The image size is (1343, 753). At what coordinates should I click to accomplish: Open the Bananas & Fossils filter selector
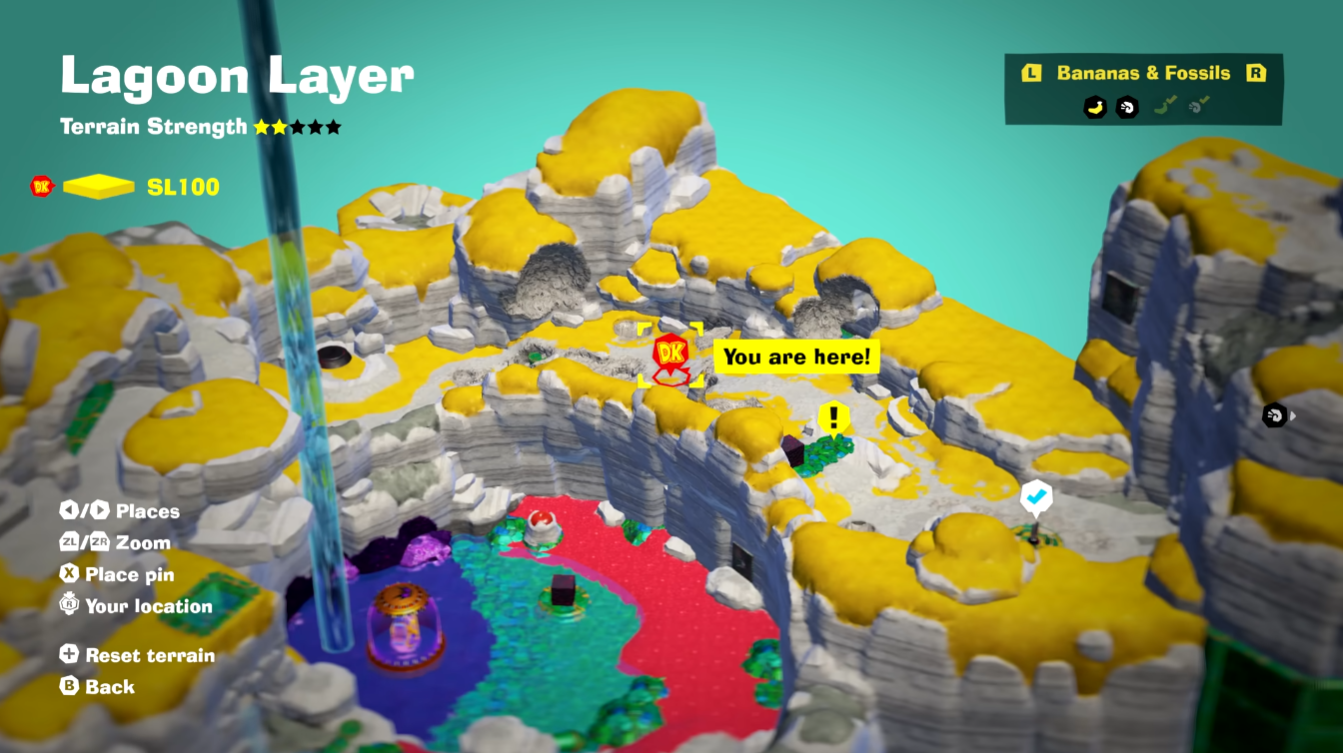[1143, 73]
